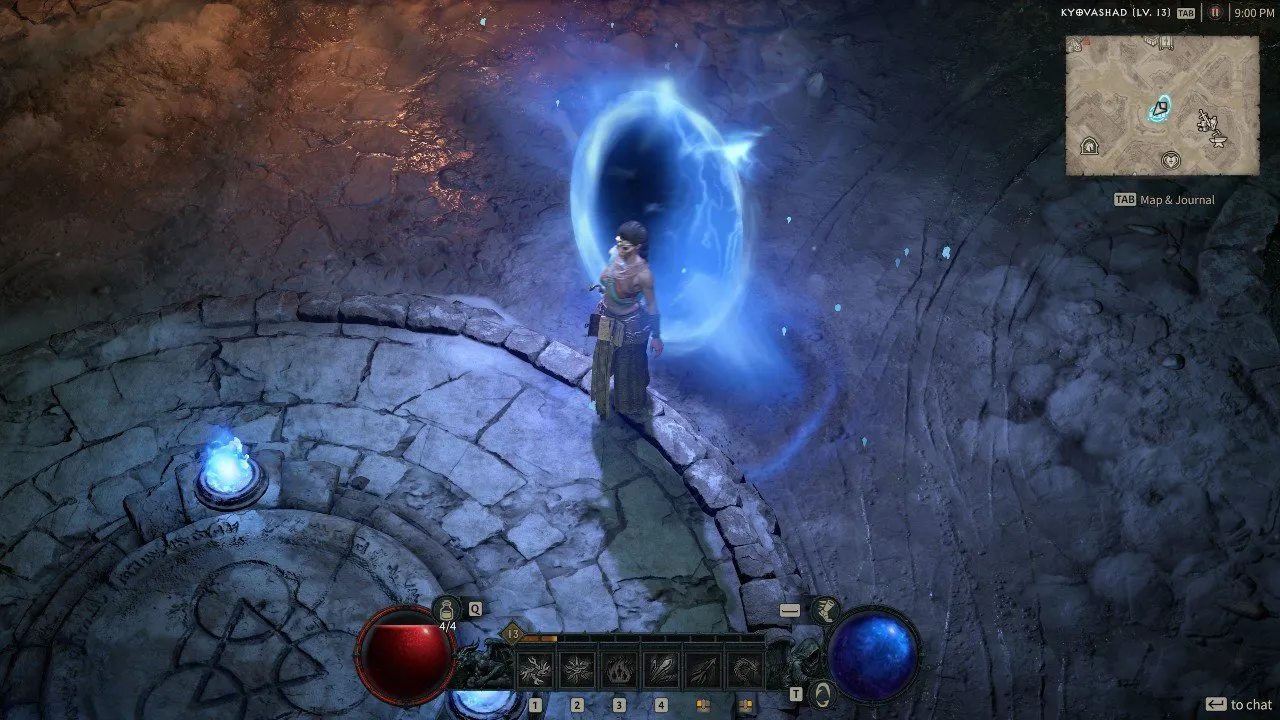Select the healer heart marker on minimap
This screenshot has width=1280, height=720.
[x=1170, y=159]
